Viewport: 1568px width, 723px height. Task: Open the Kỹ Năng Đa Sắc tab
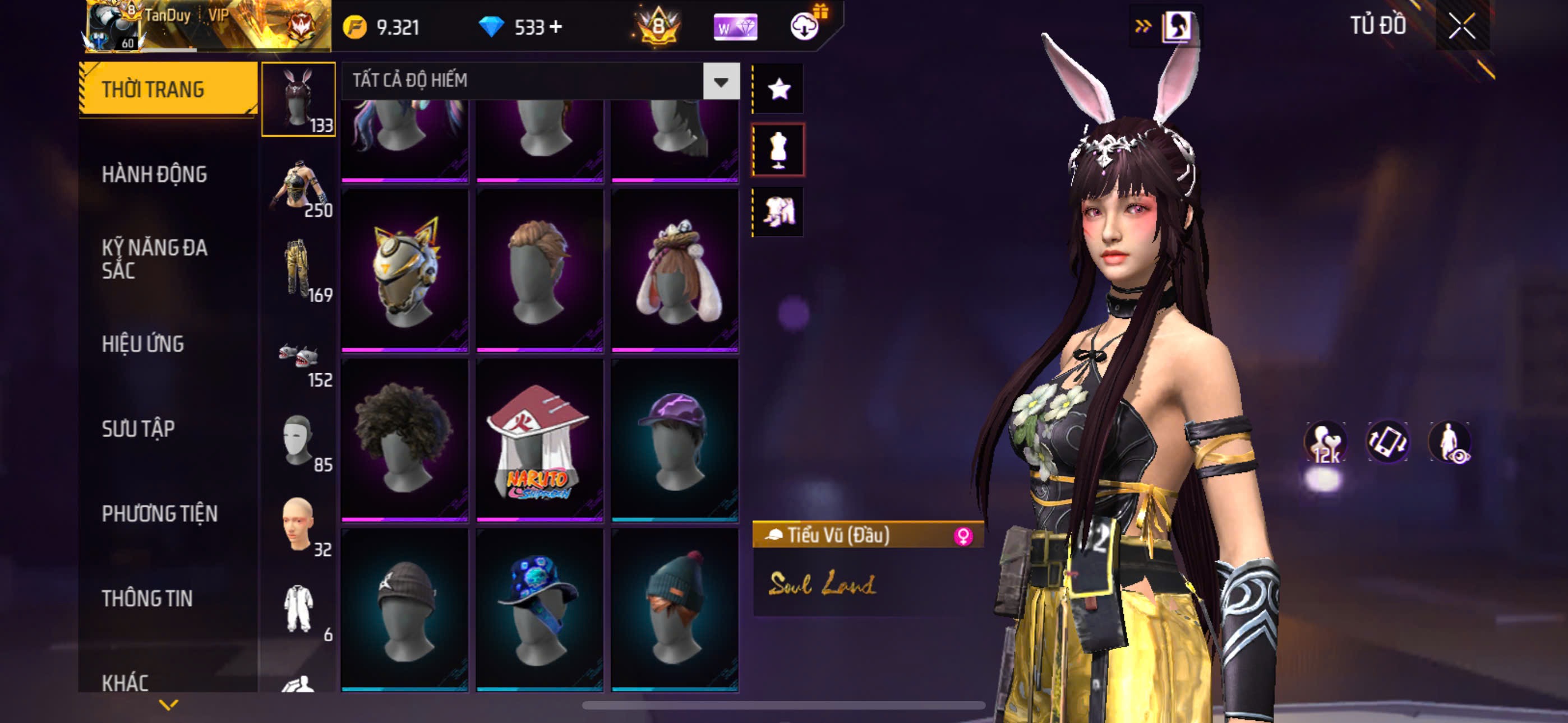(x=155, y=258)
